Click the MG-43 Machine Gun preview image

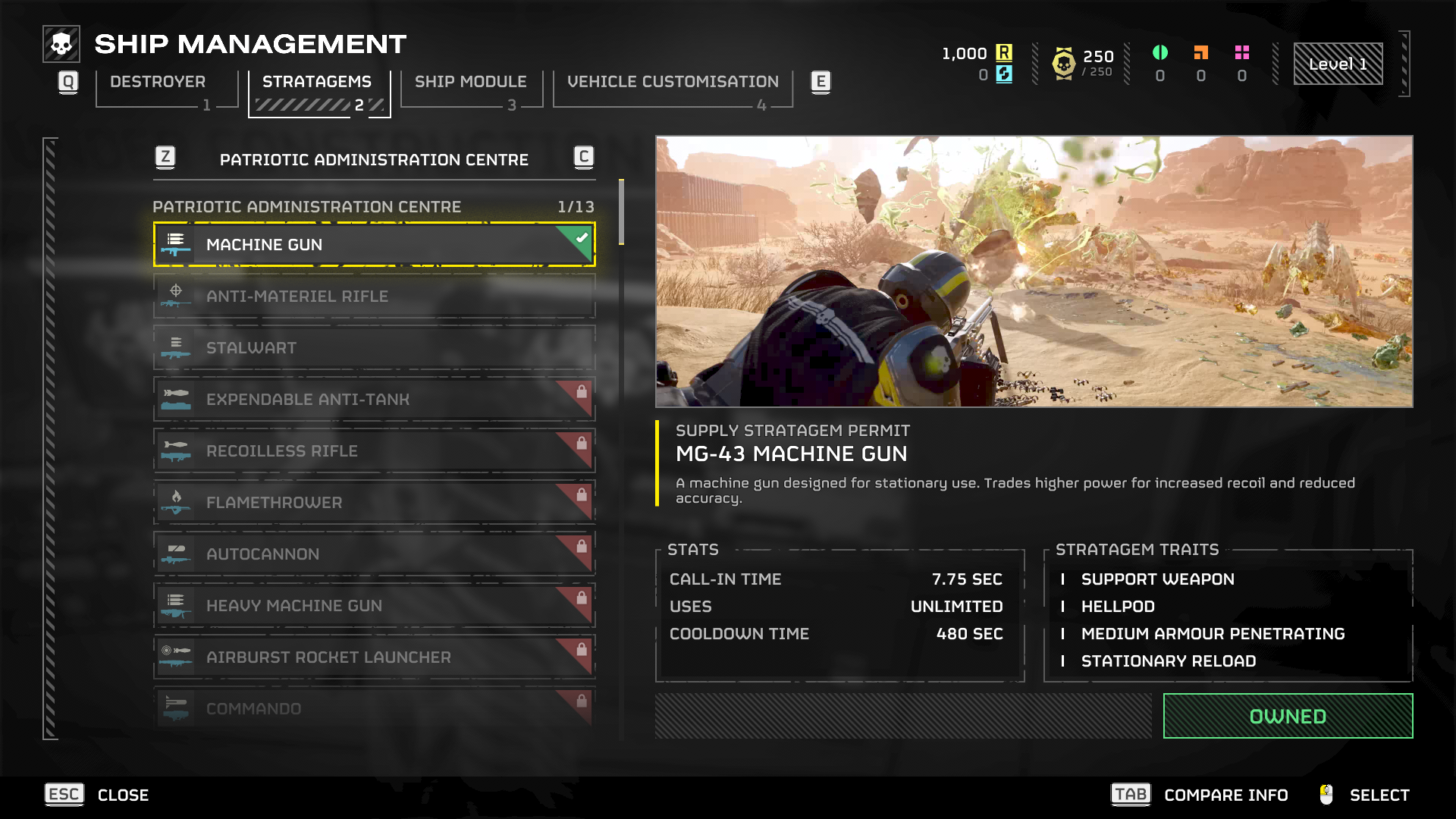click(x=1034, y=271)
